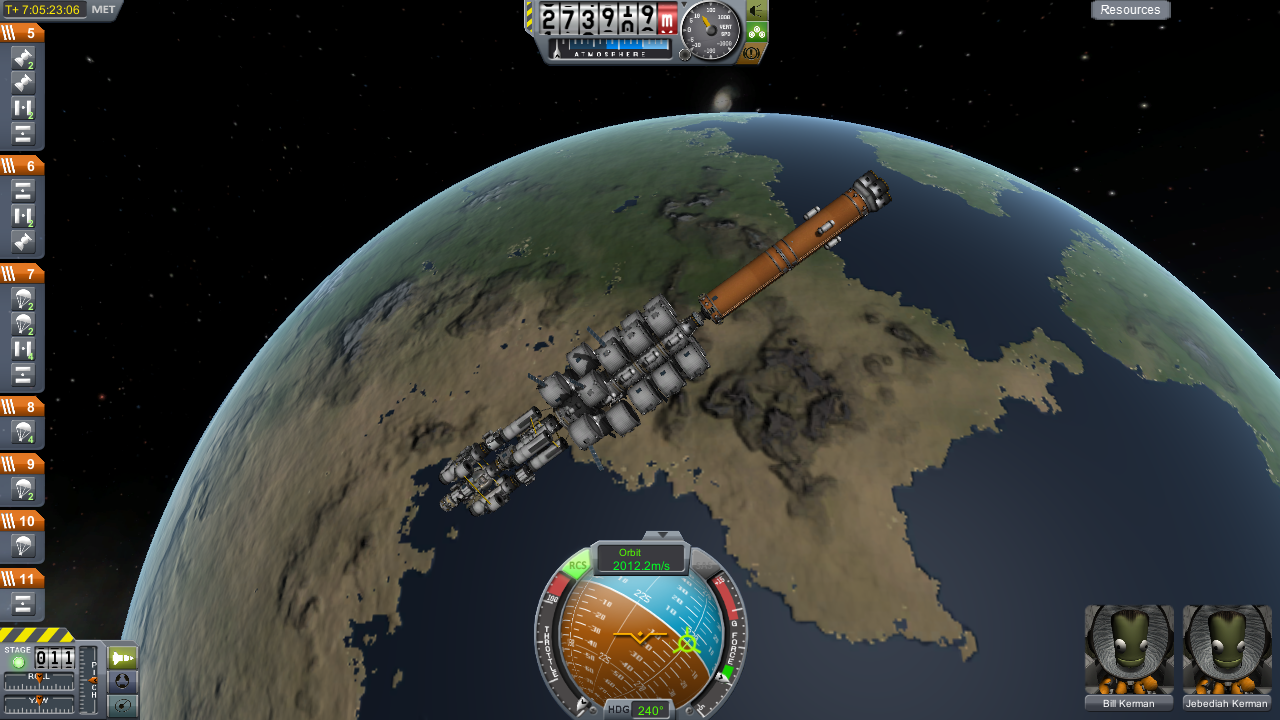1280x720 pixels.
Task: Toggle the orange brakes button
Action: (757, 52)
